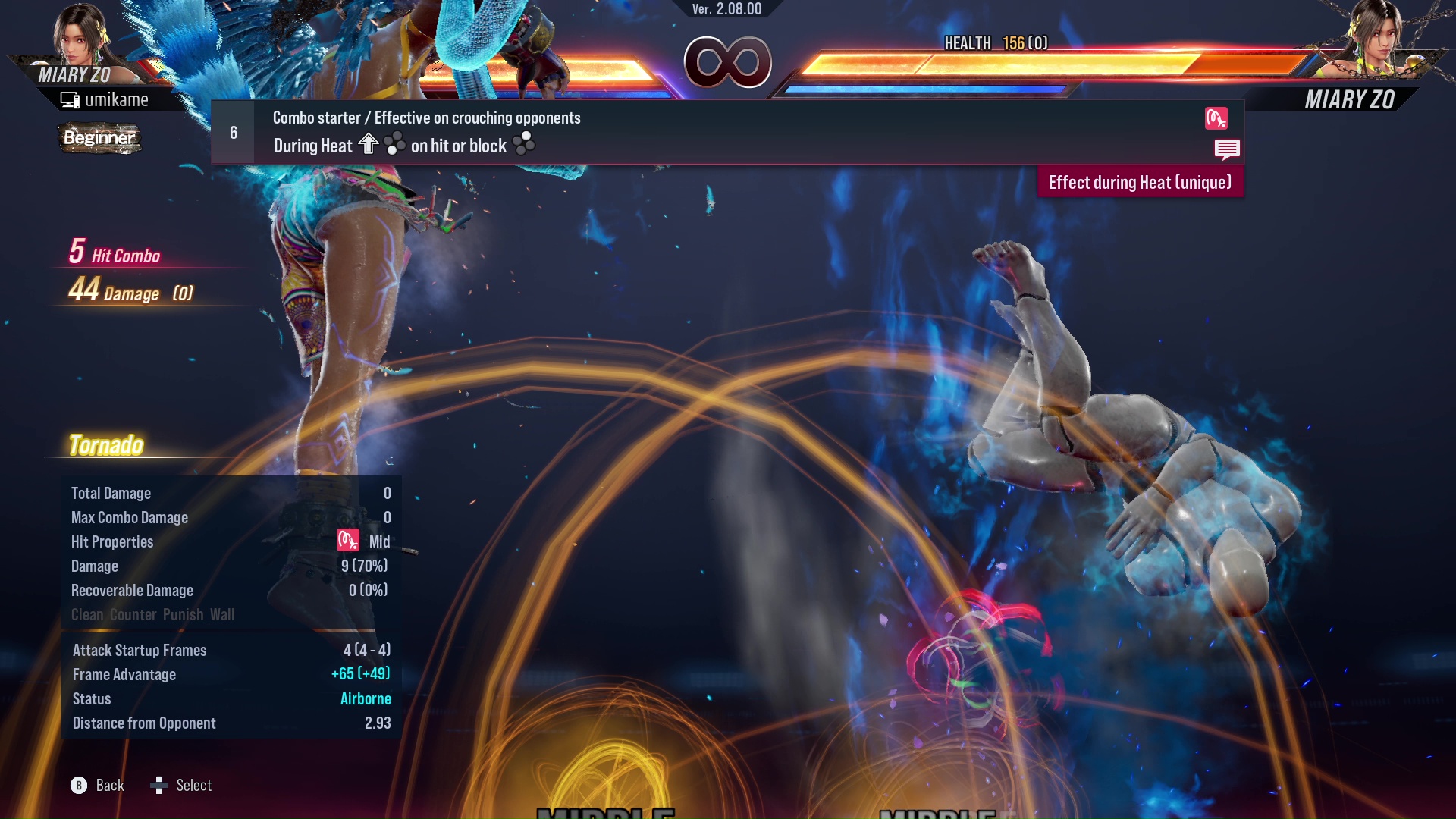Click the four-button cluster icon after the arrow input

[394, 145]
